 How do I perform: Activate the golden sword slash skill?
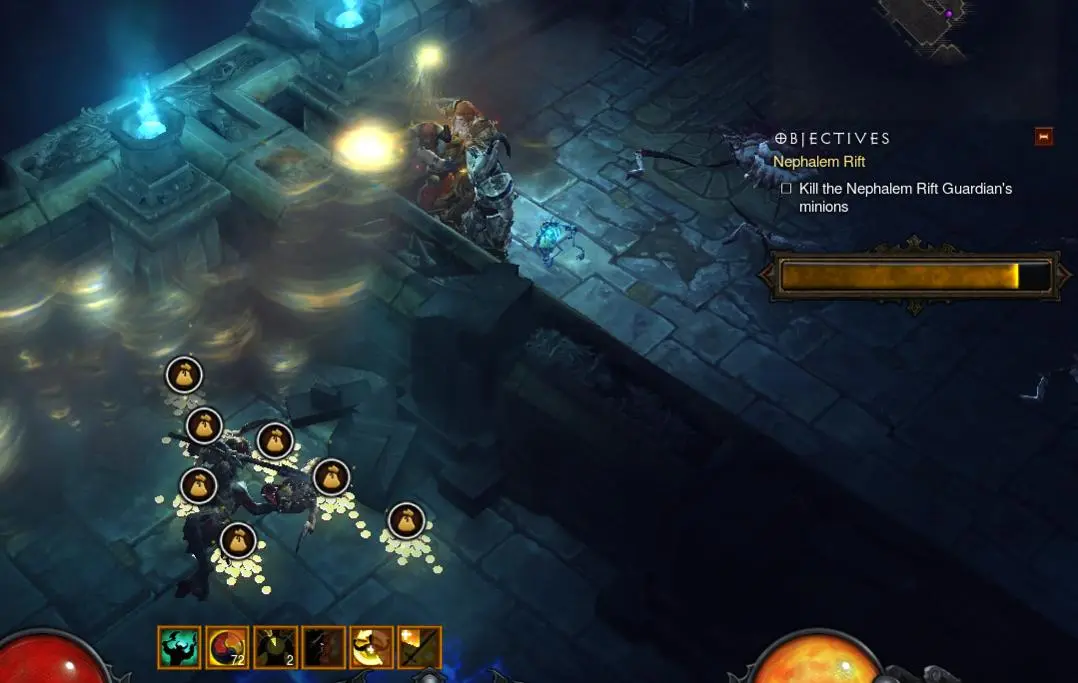(419, 647)
